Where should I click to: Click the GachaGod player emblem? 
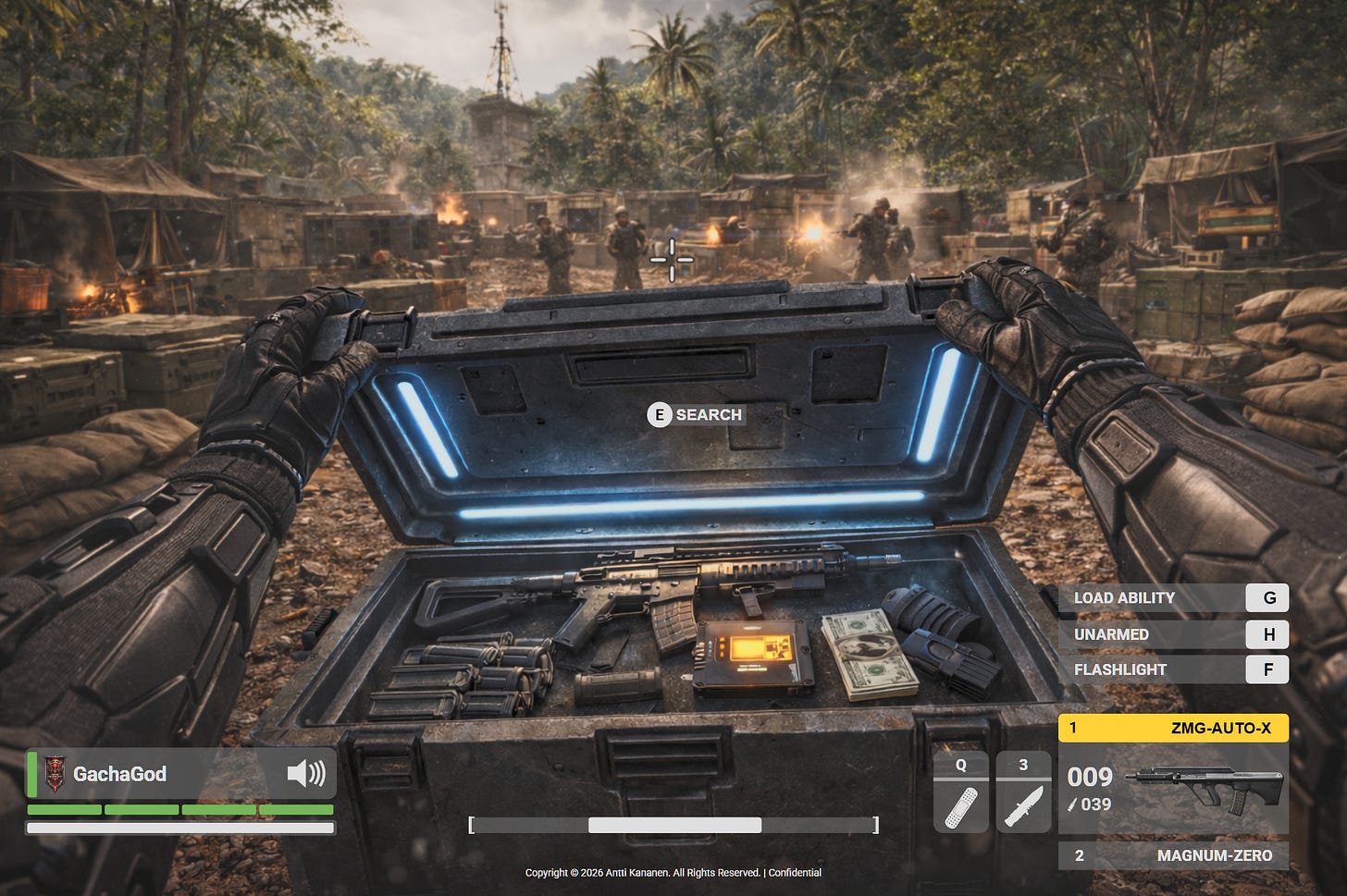pos(56,774)
